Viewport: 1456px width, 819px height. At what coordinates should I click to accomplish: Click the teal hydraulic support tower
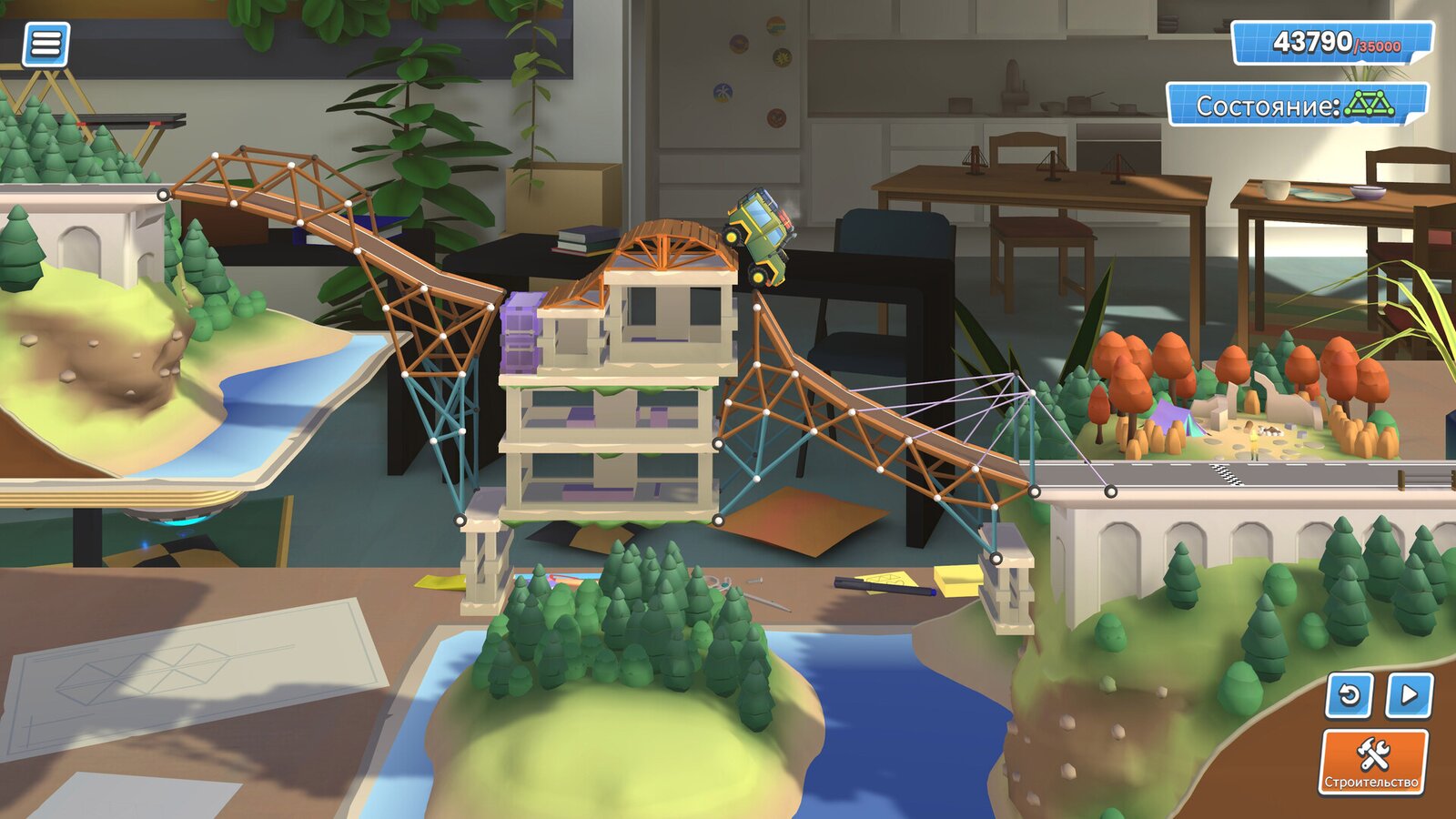click(443, 428)
